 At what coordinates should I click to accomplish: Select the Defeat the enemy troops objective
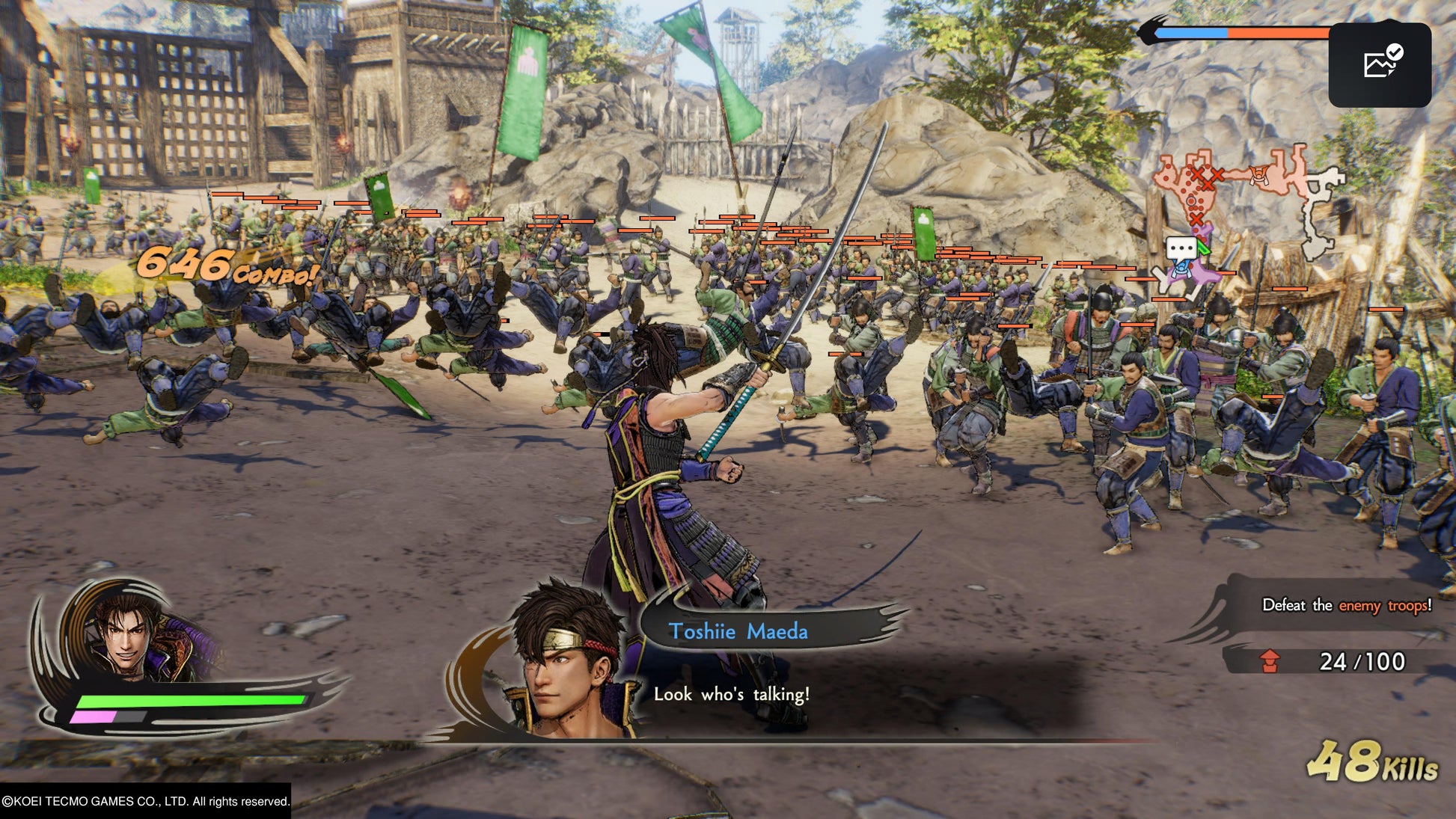[x=1346, y=605]
